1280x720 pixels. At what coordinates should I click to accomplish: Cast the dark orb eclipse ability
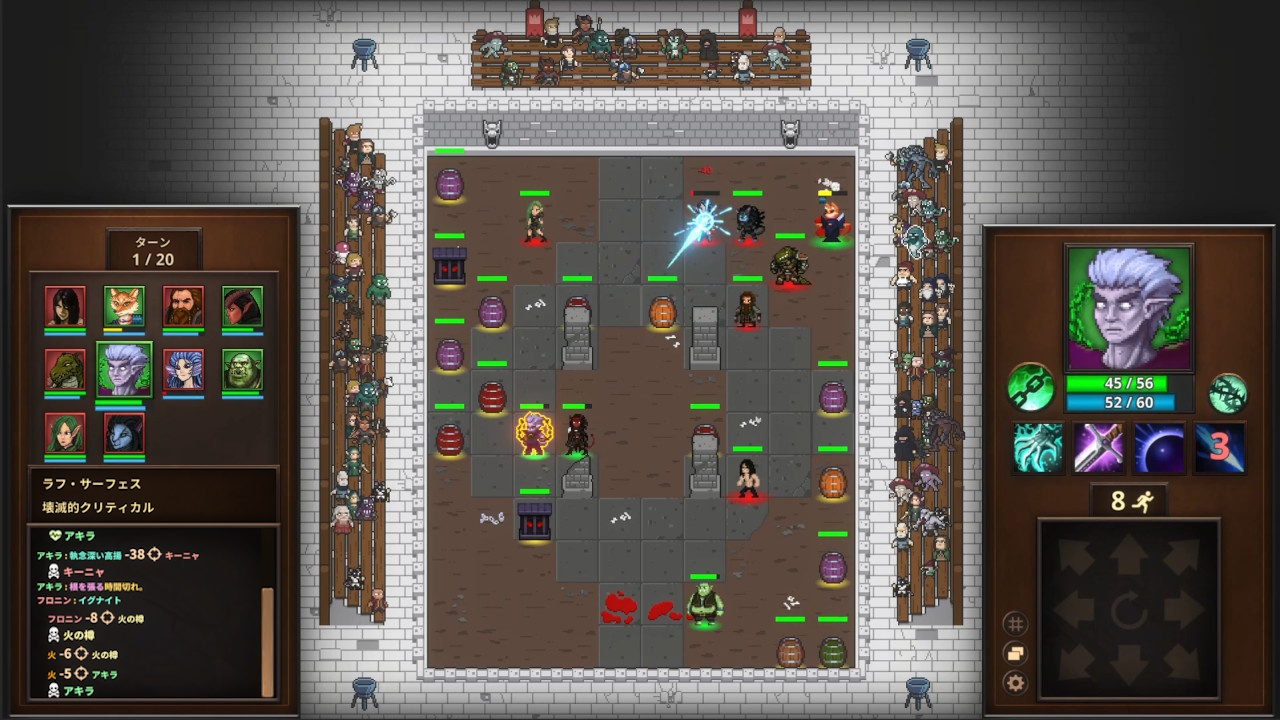coord(1159,448)
